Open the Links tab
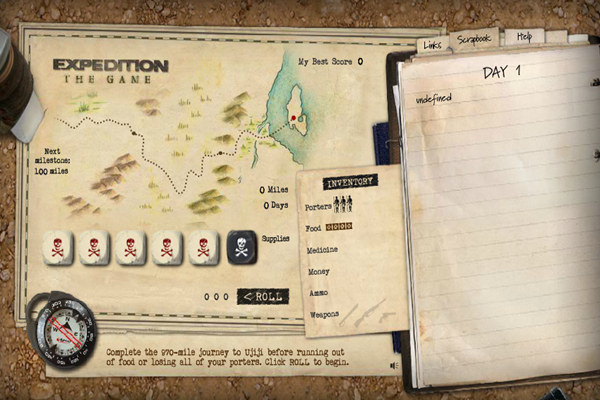600x400 pixels. click(x=432, y=45)
